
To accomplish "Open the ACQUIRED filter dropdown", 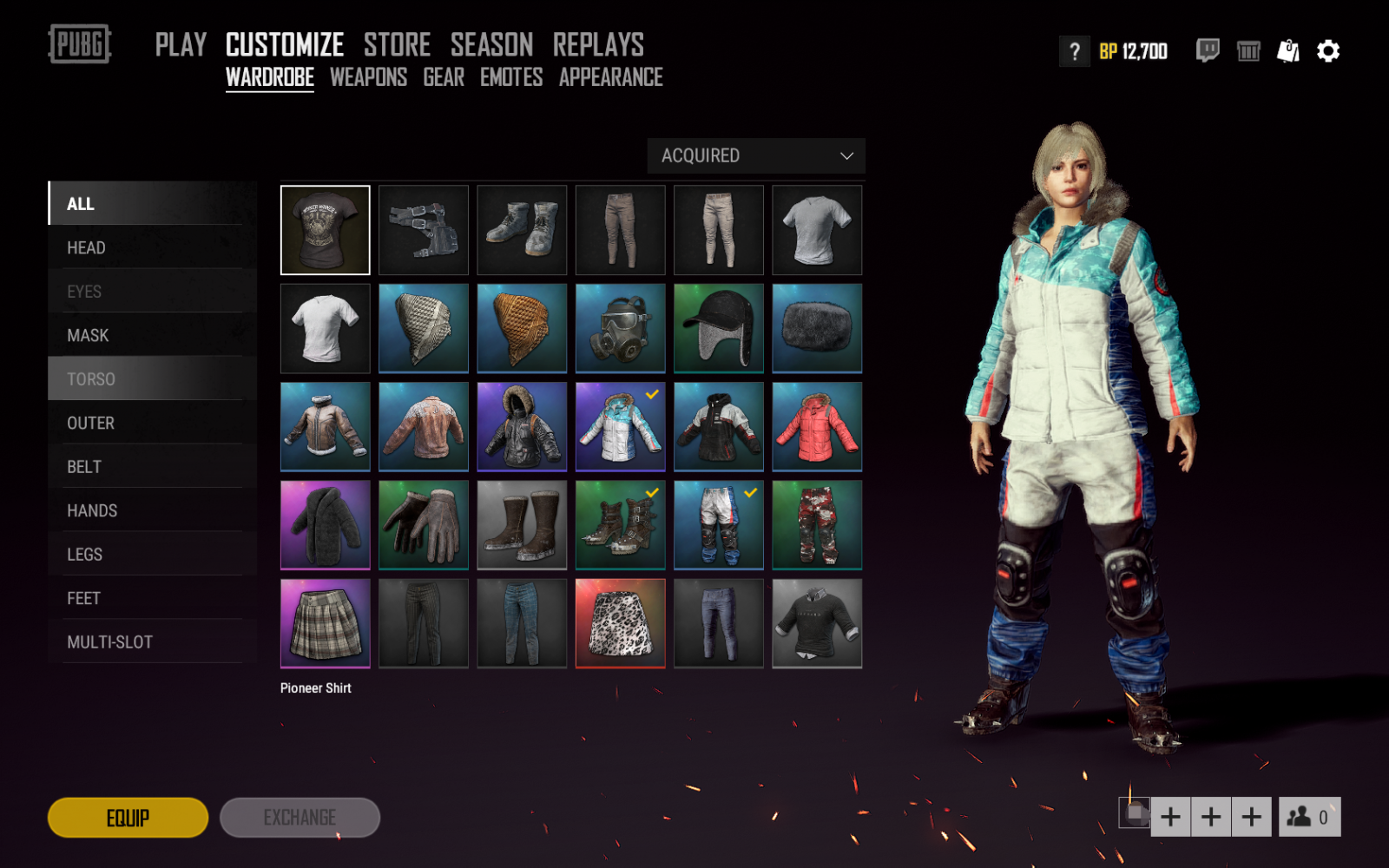I will [x=756, y=156].
